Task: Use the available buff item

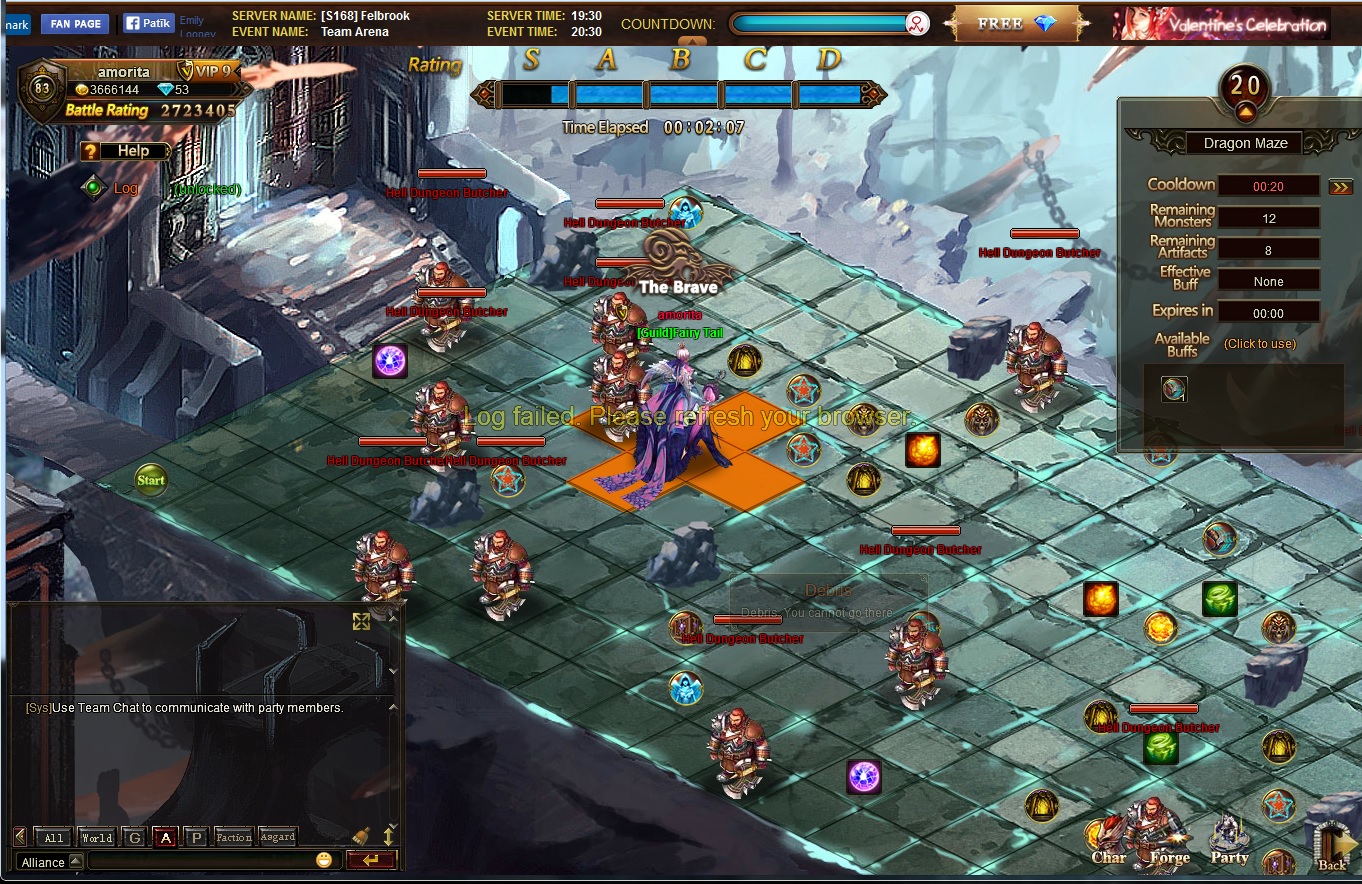Action: click(1174, 389)
